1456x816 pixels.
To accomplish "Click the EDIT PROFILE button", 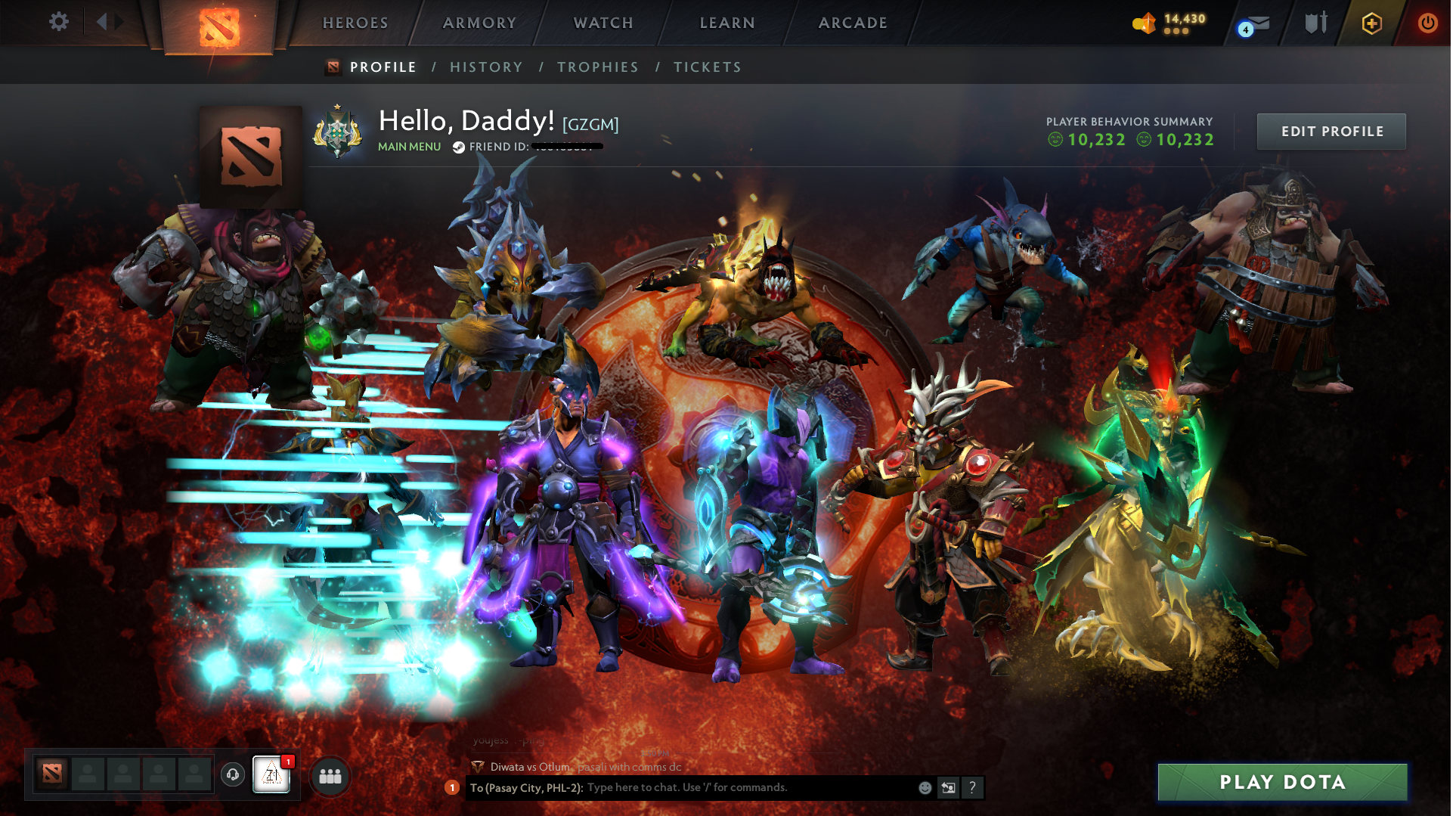I will [1331, 131].
